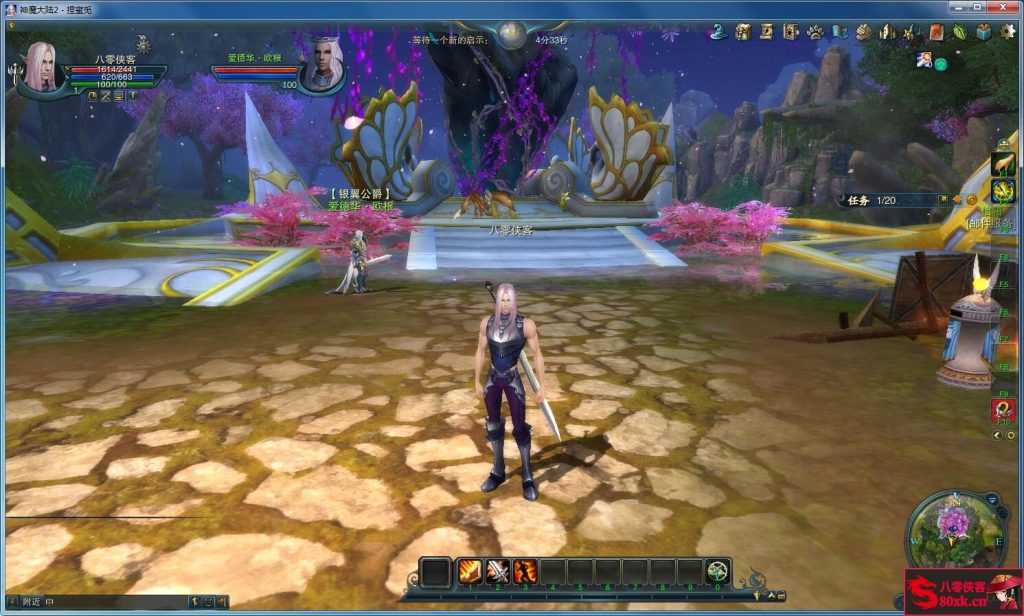Activate the fiery silhouette skill in slot 3
The width and height of the screenshot is (1024, 616).
point(526,572)
